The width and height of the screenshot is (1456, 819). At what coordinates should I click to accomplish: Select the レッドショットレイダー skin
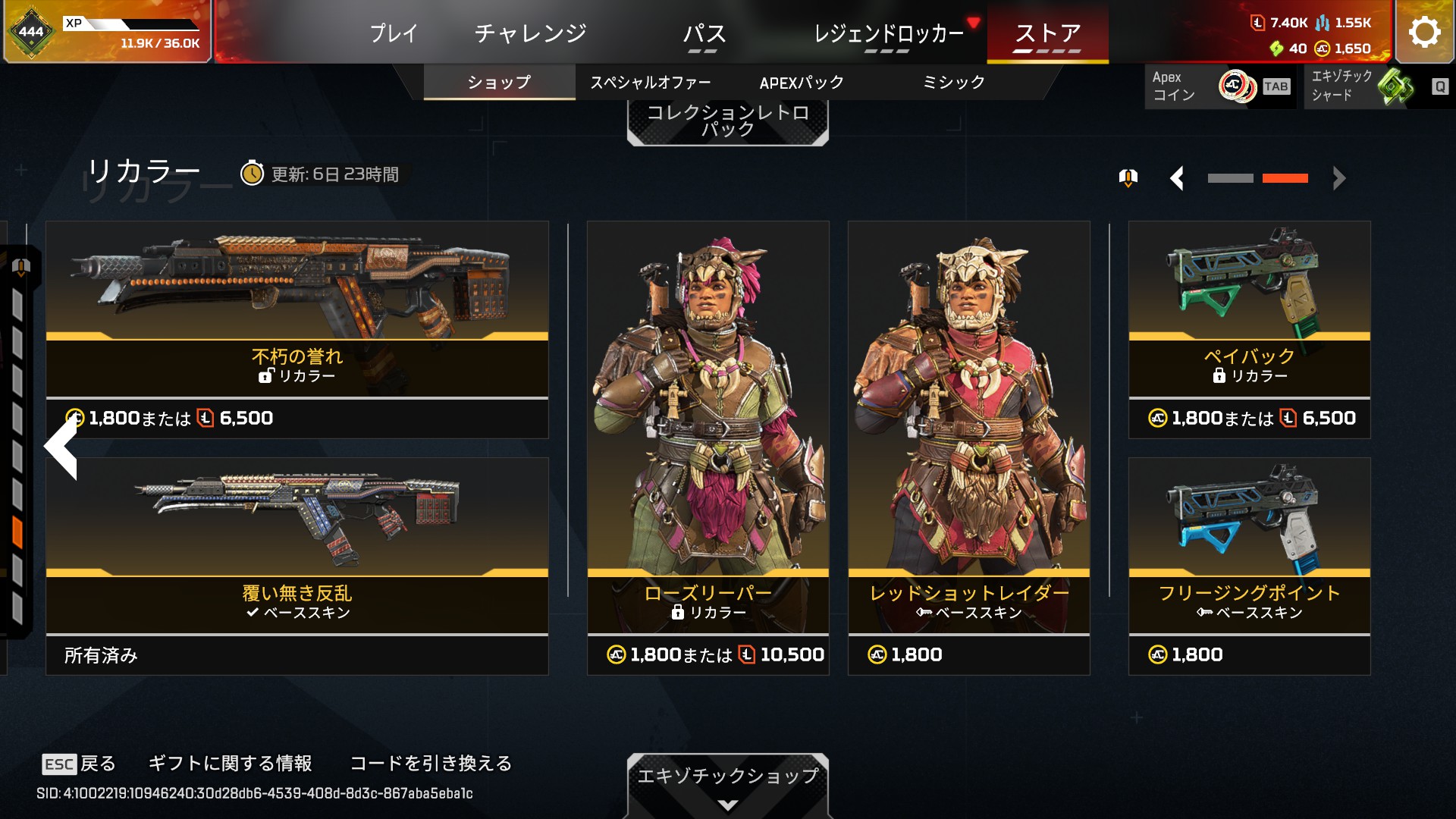click(968, 447)
